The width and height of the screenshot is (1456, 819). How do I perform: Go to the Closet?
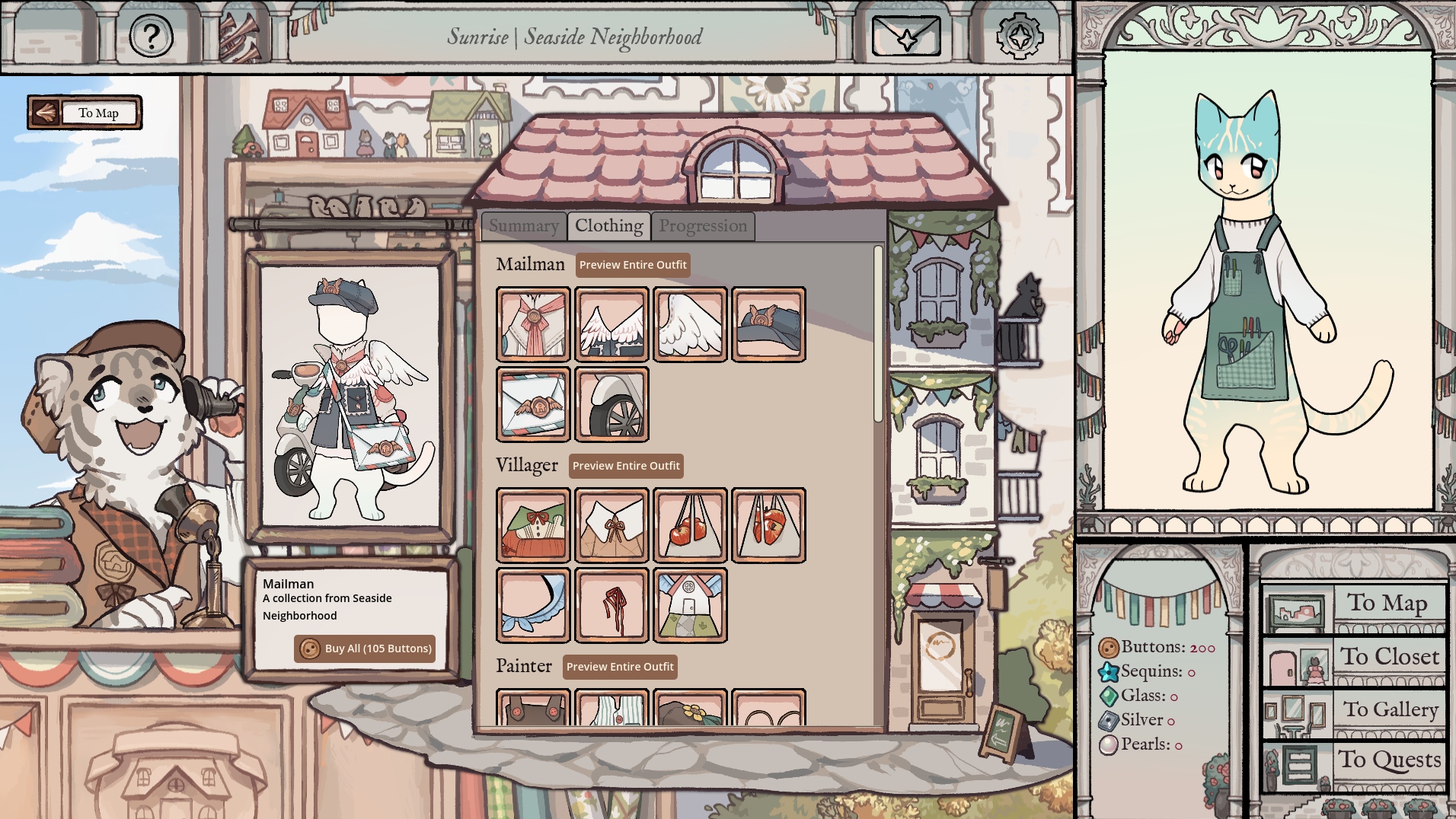tap(1355, 659)
